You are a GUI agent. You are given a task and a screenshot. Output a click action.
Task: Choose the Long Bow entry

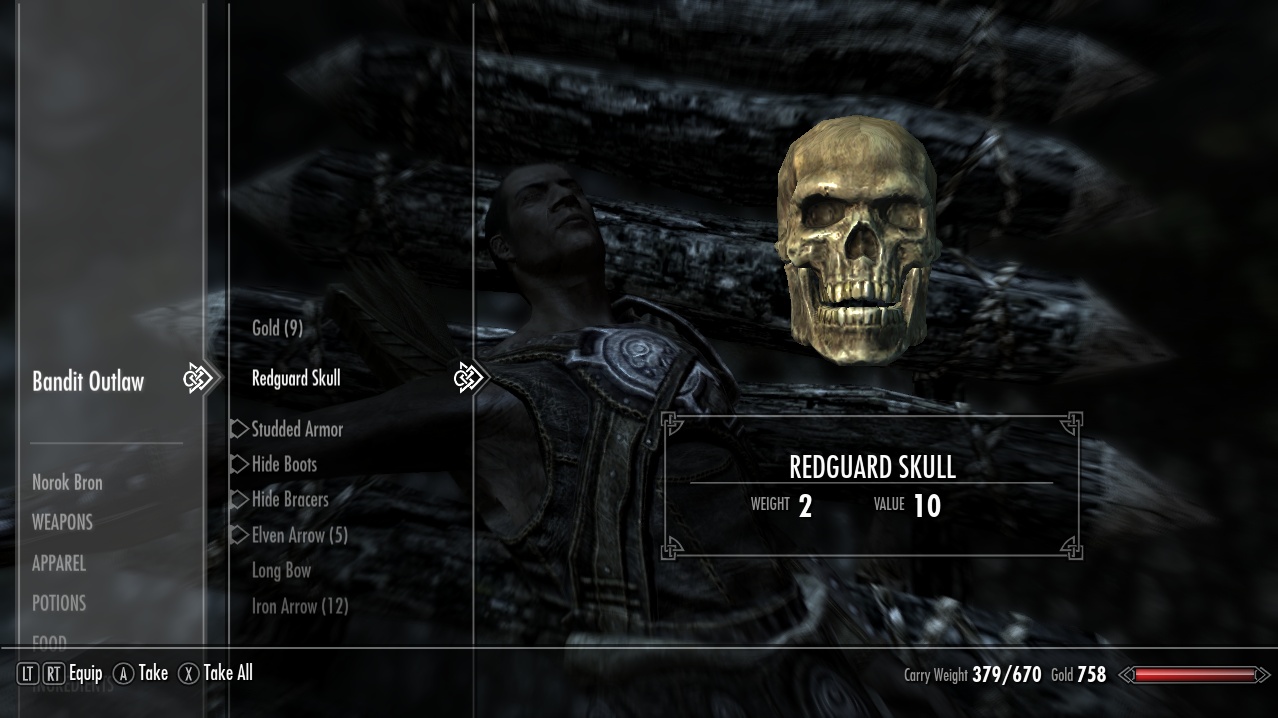(x=281, y=570)
